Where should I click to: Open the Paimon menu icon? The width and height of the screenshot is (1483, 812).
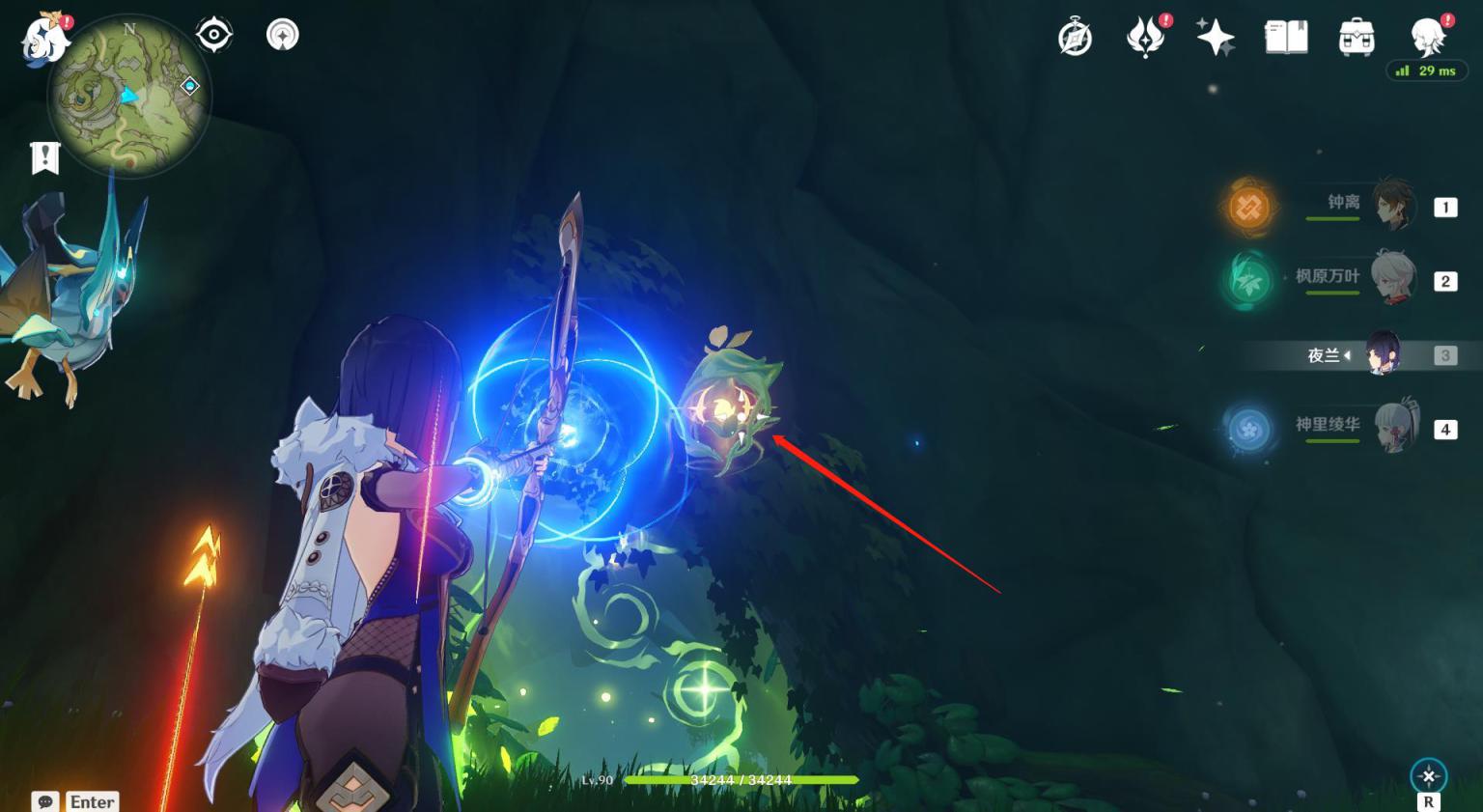(43, 40)
